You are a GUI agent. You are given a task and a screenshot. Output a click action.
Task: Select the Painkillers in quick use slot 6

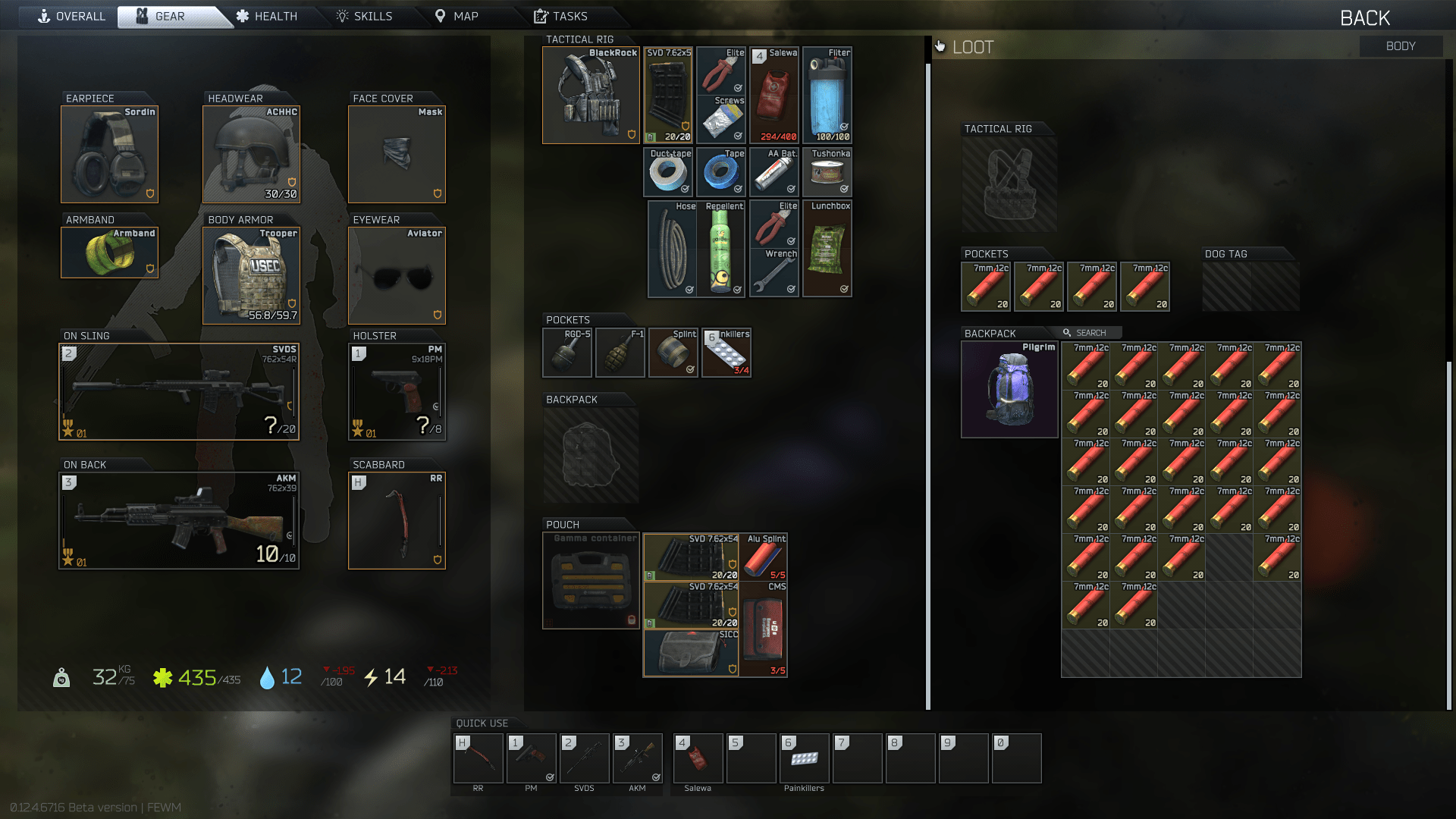pos(804,758)
